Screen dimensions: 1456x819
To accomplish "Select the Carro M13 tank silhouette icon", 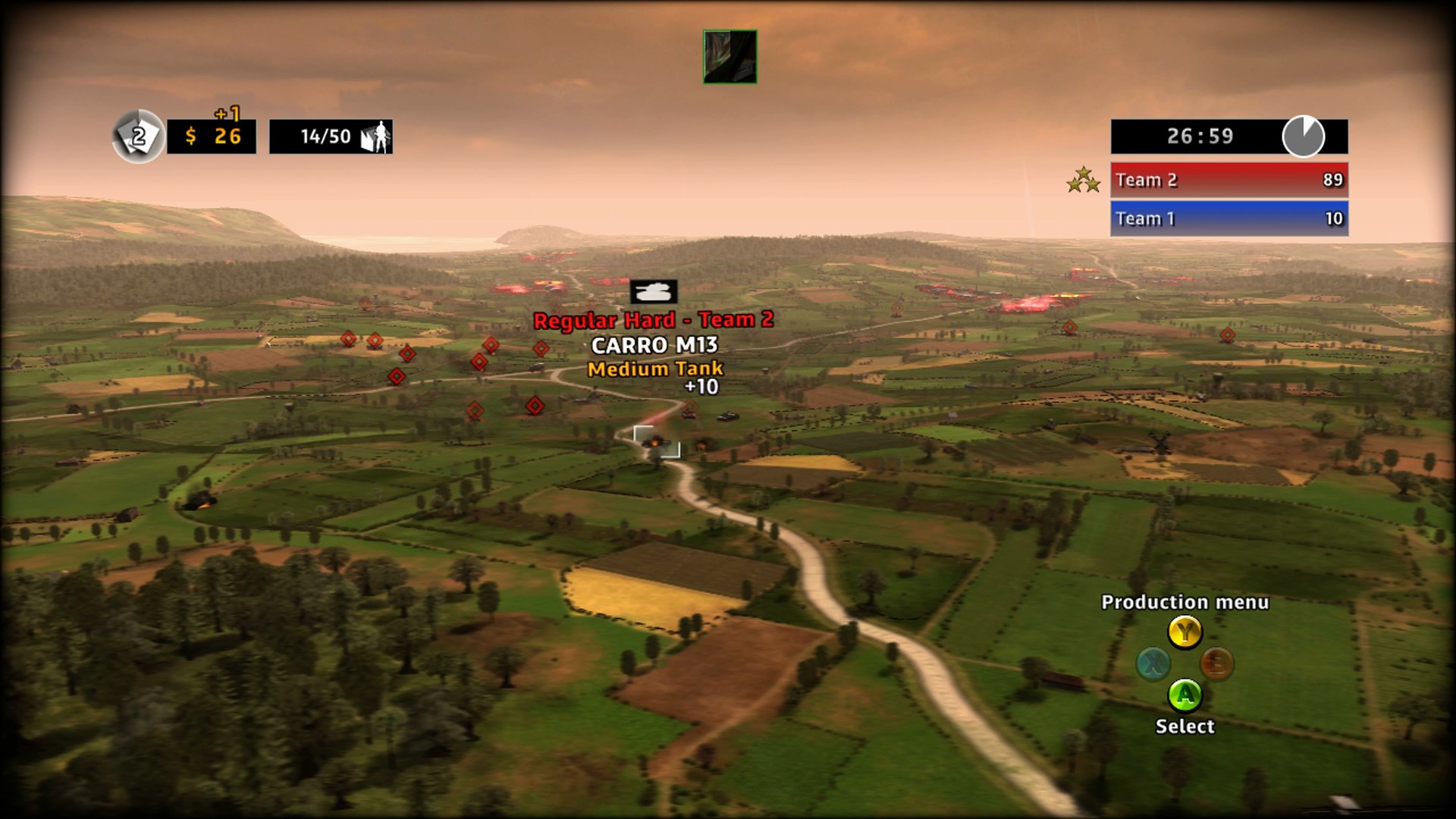I will point(654,292).
